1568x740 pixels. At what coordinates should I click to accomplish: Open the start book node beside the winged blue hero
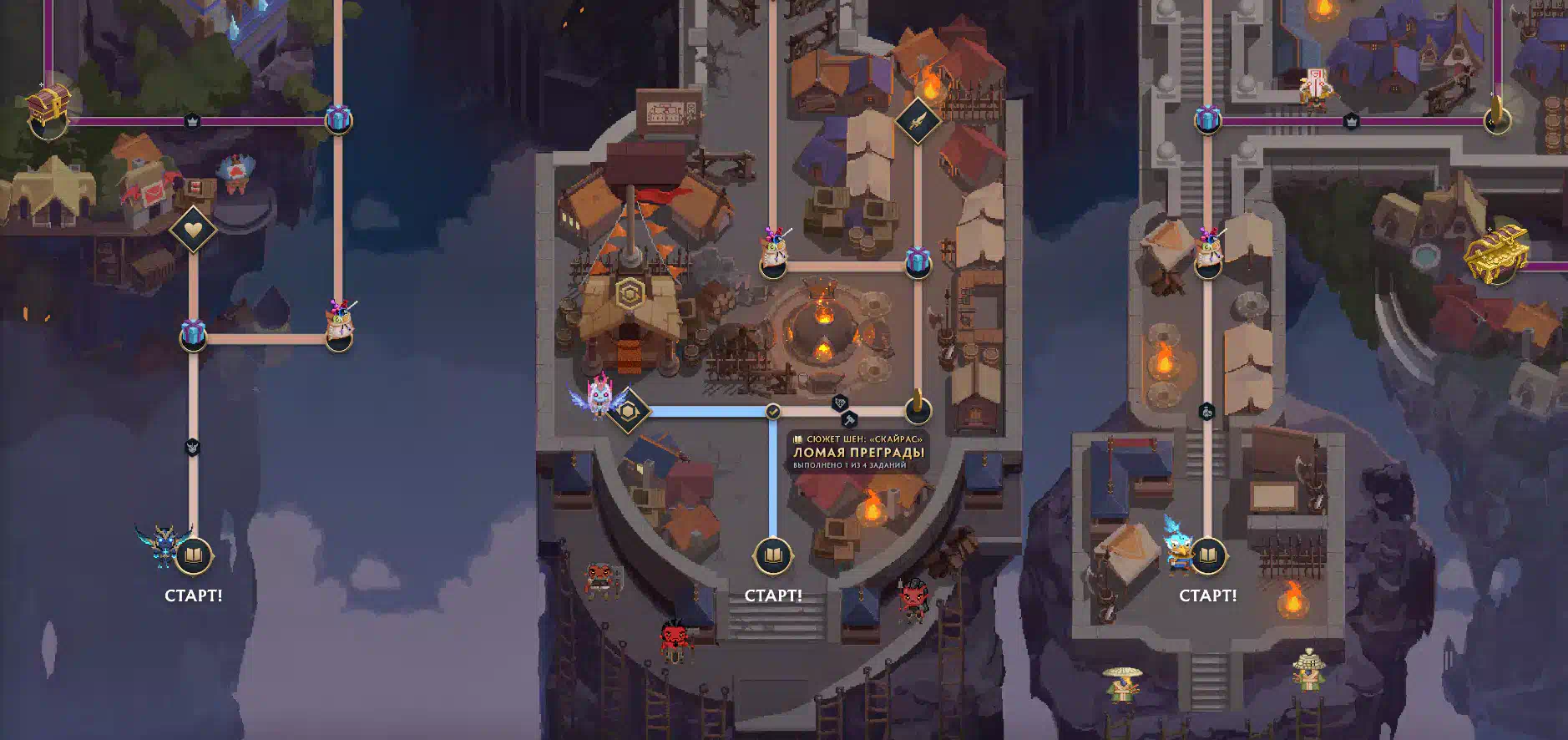pyautogui.click(x=194, y=555)
